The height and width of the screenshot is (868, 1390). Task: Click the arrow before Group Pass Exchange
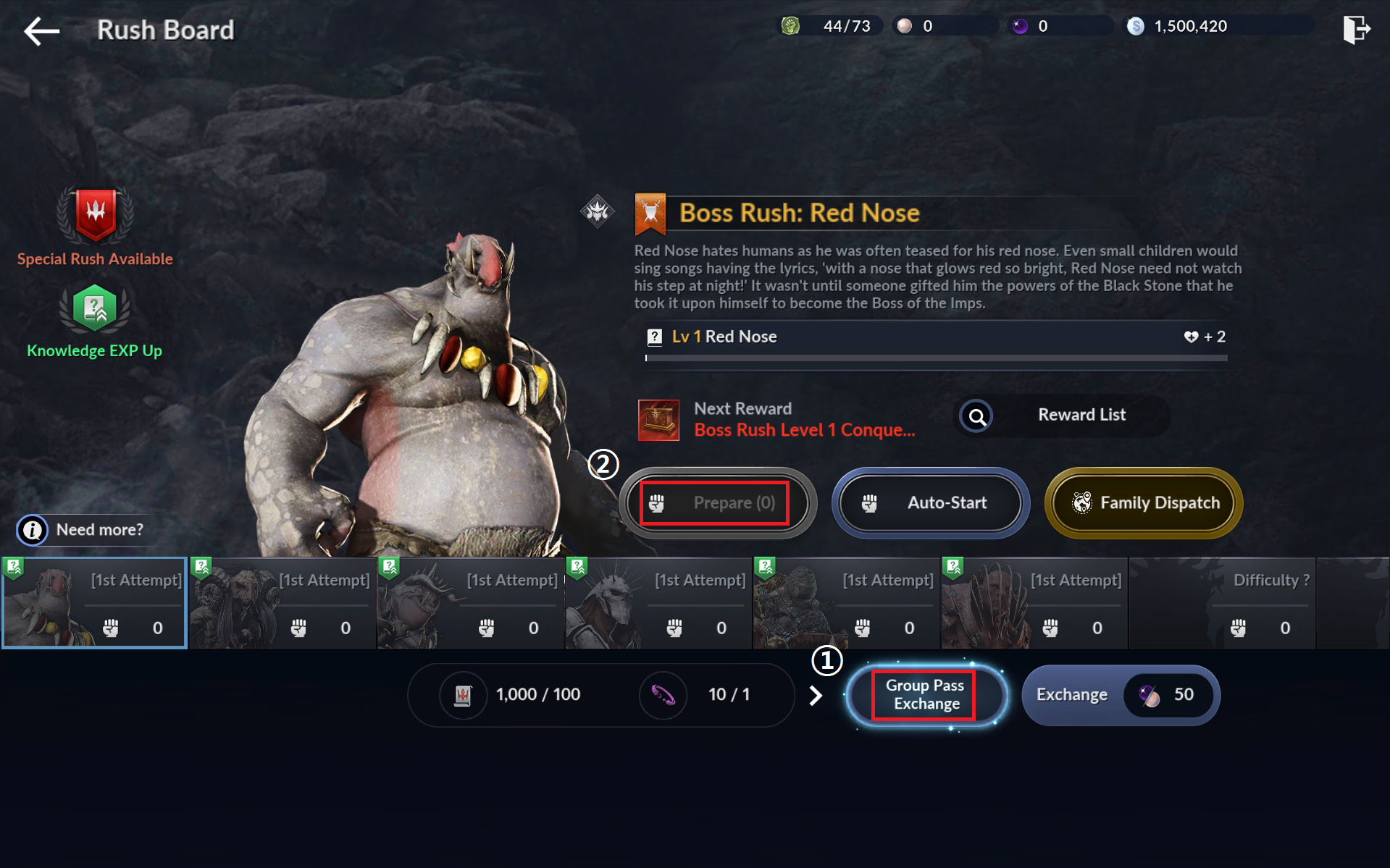click(x=816, y=696)
